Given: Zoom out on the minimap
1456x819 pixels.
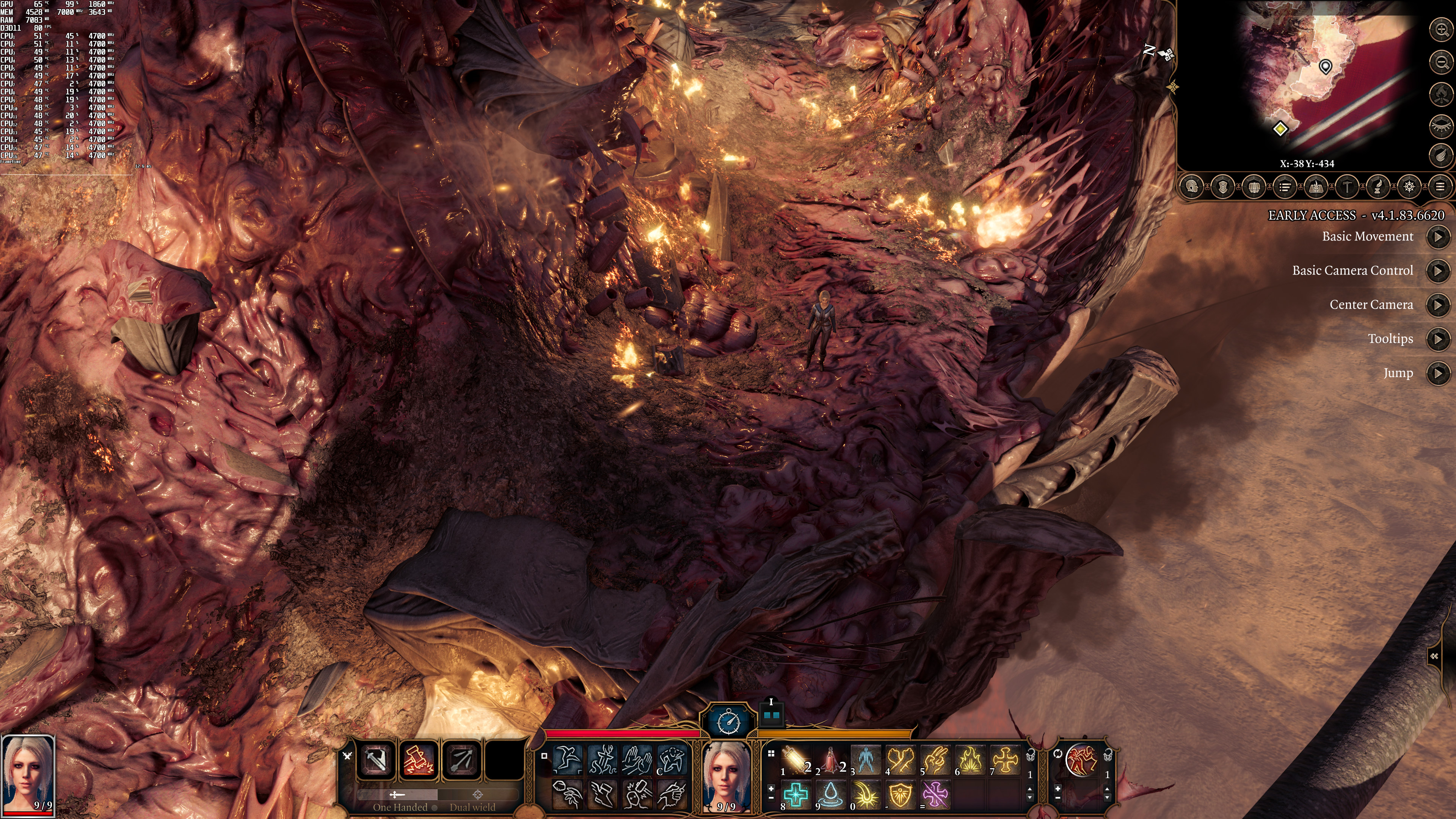Looking at the screenshot, I should [x=1441, y=61].
